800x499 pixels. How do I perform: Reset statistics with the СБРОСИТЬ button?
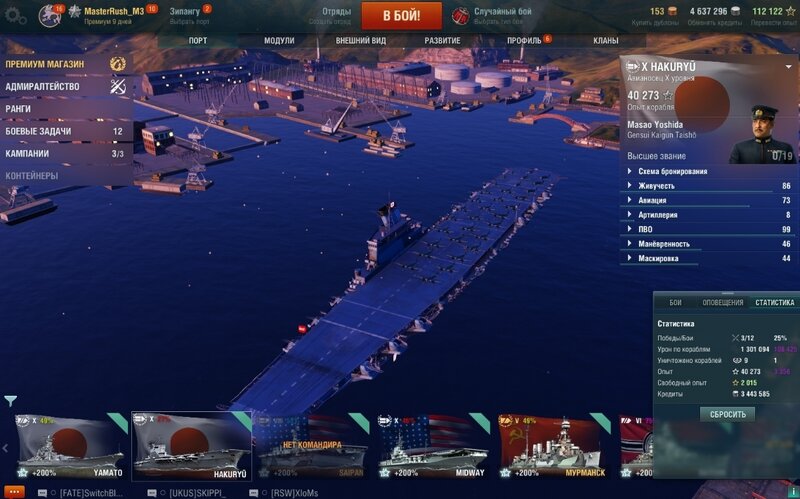(x=727, y=414)
